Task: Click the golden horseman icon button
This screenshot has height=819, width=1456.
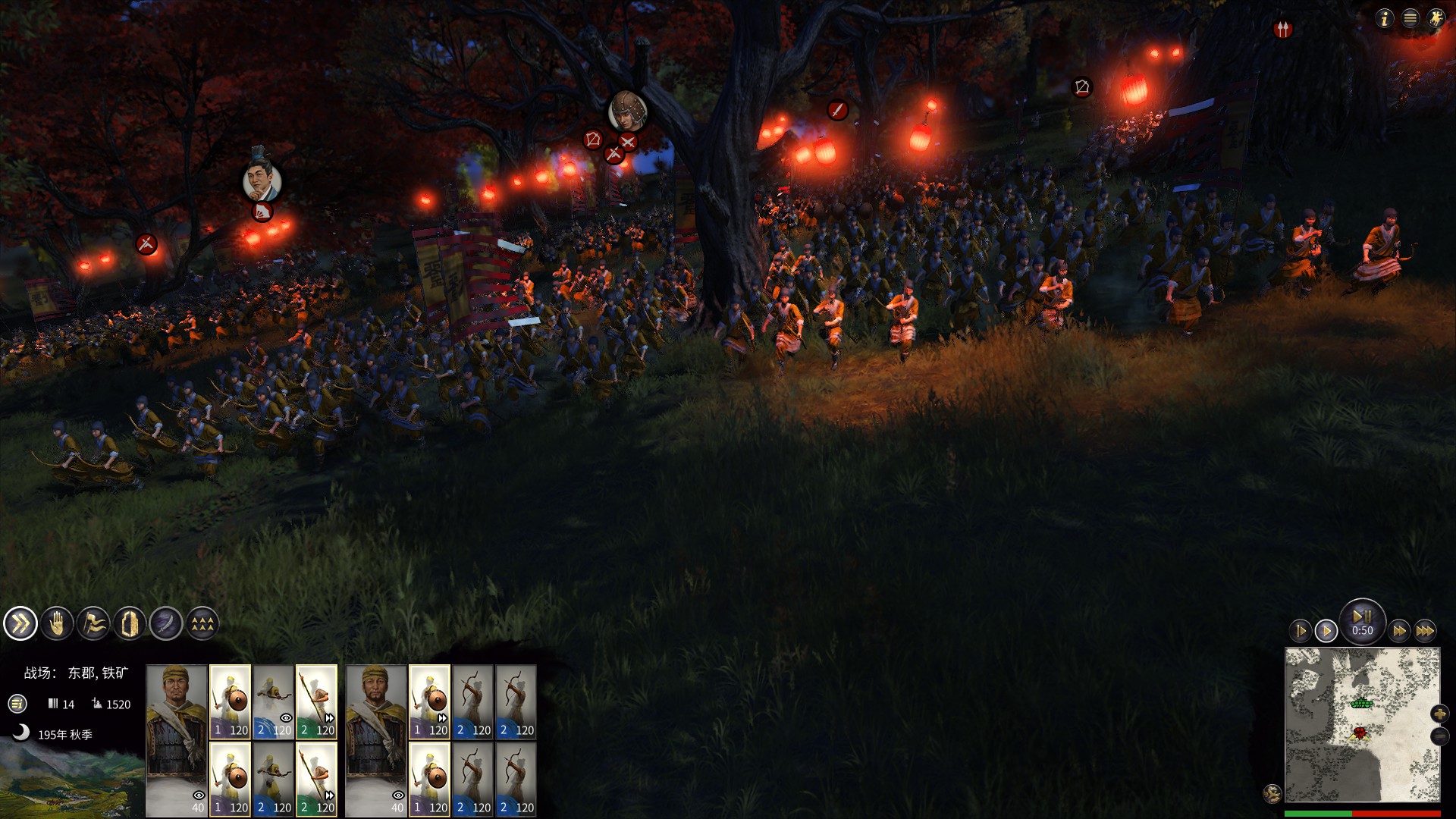Action: coord(1436,19)
